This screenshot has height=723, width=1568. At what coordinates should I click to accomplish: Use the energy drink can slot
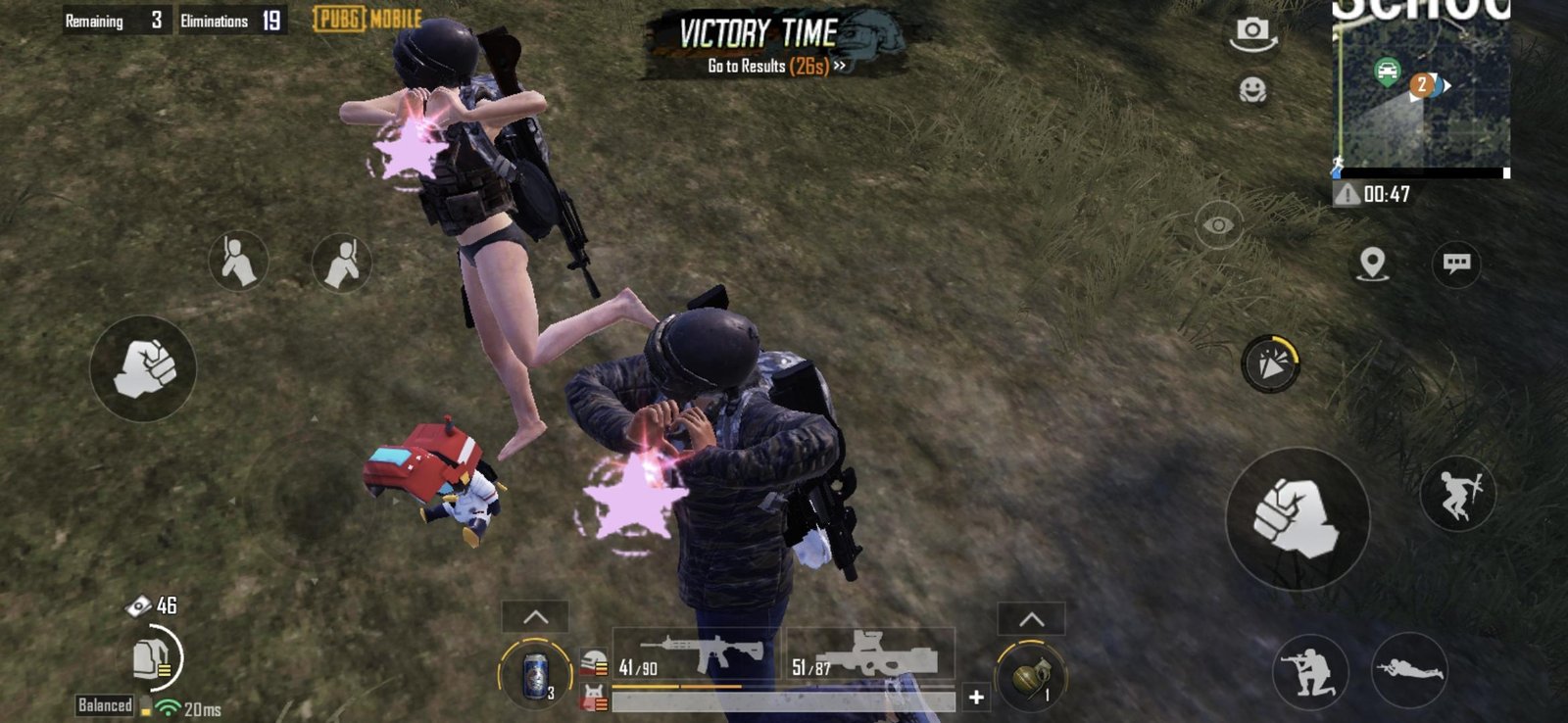coord(535,675)
